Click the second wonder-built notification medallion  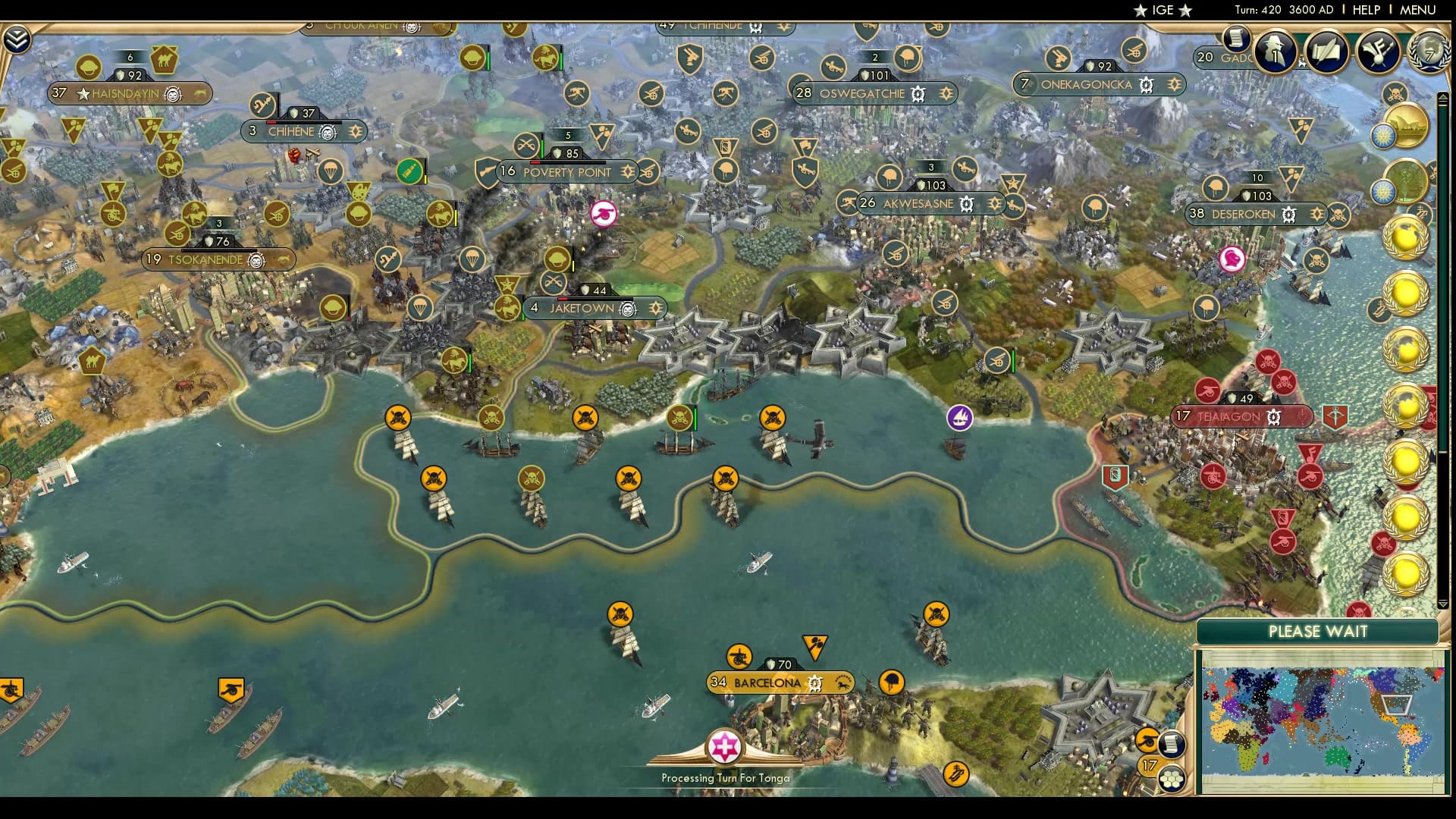[x=1404, y=182]
